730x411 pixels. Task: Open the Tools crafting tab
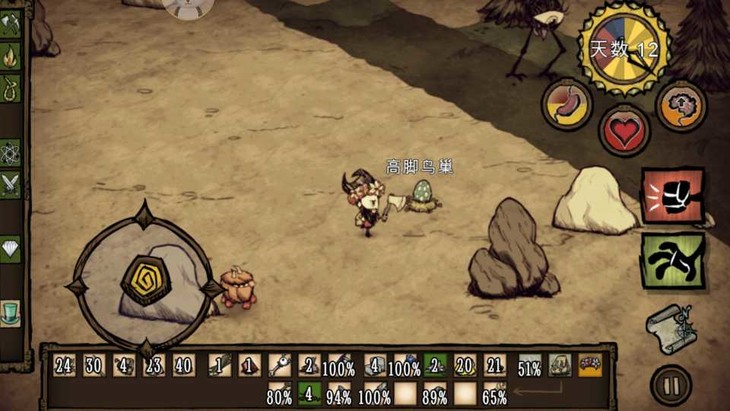(11, 24)
